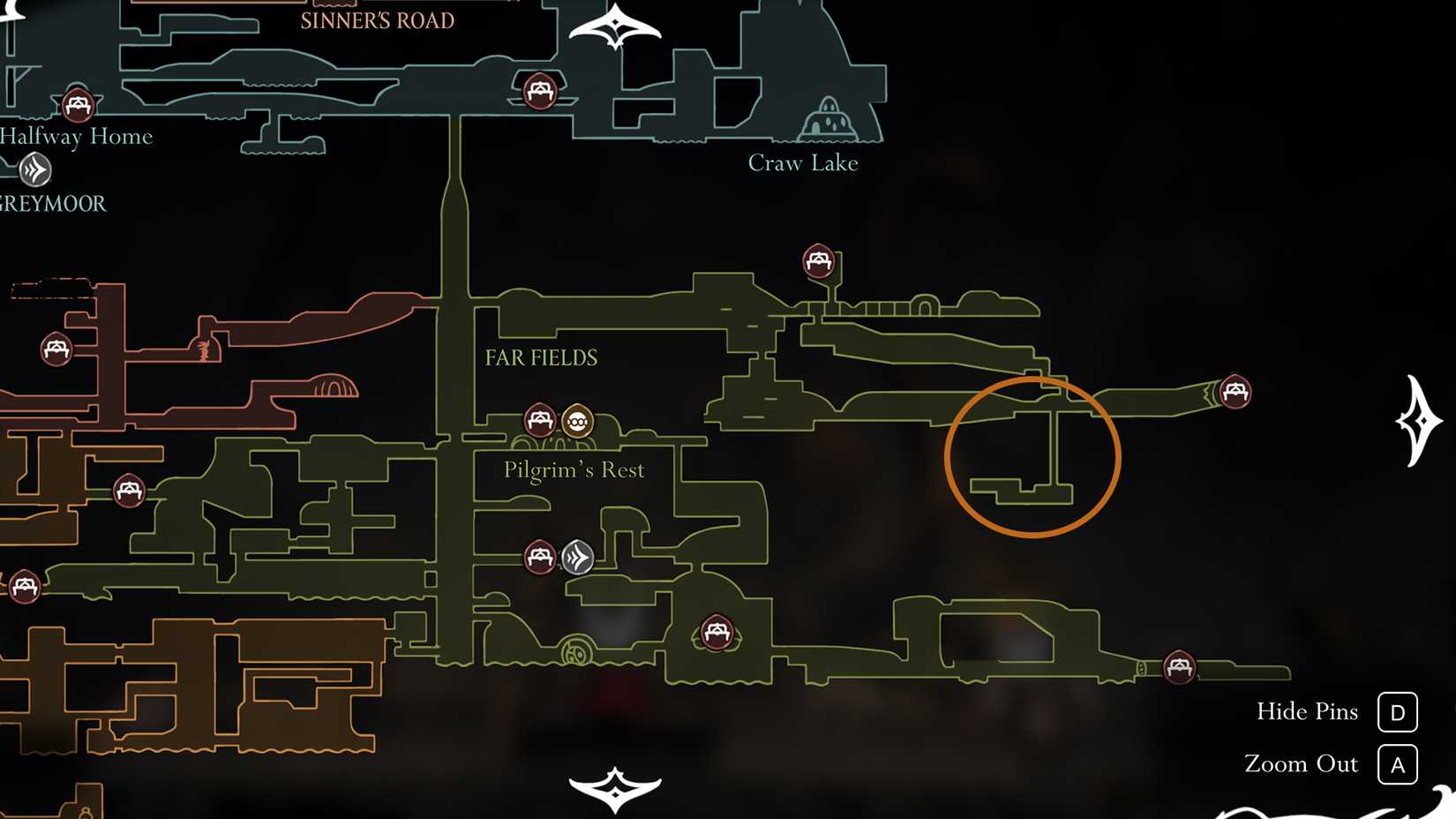Click the gray bell icon below Pilgrim's Rest

[x=578, y=557]
